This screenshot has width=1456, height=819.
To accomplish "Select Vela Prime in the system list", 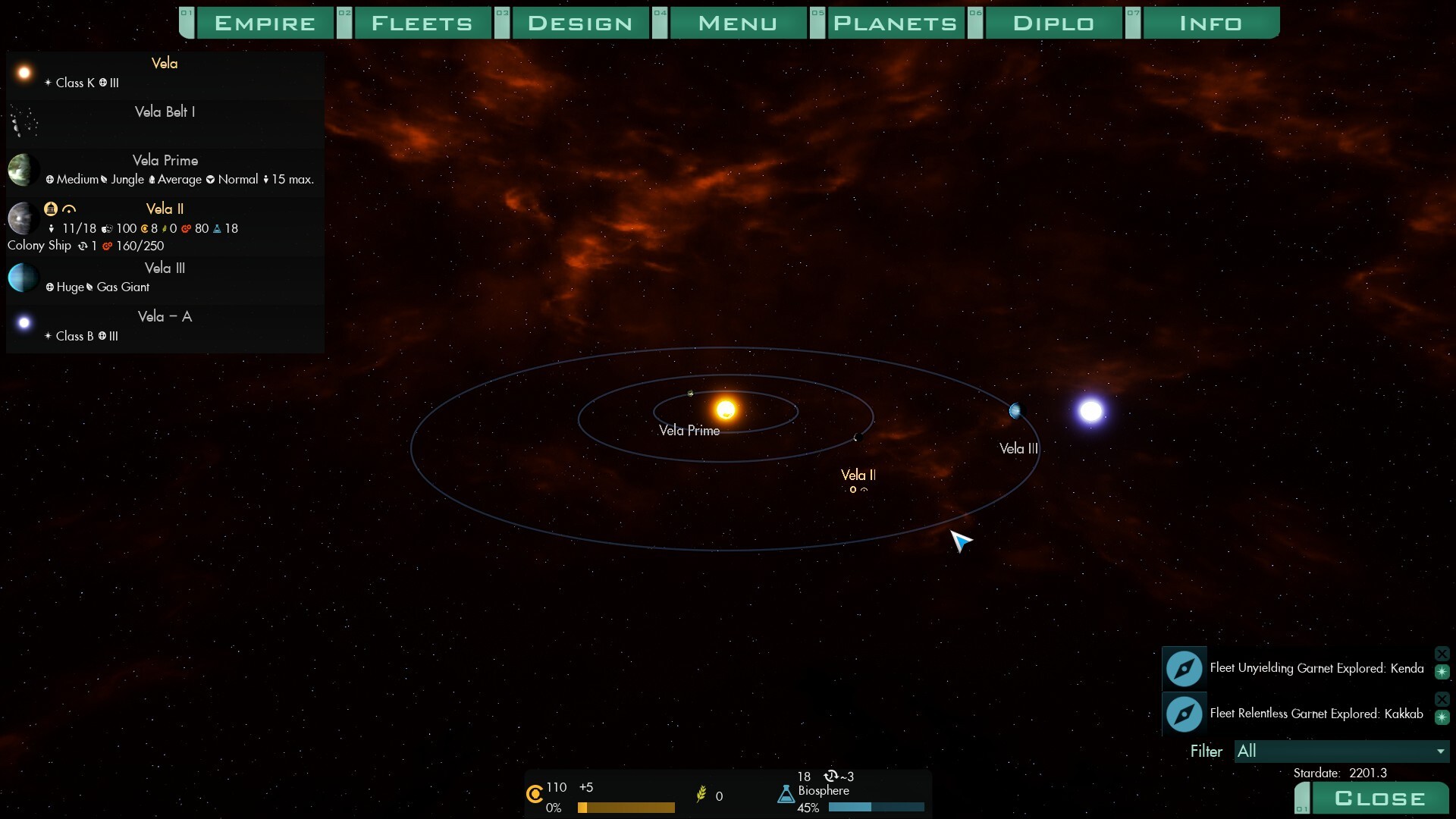I will (x=165, y=169).
